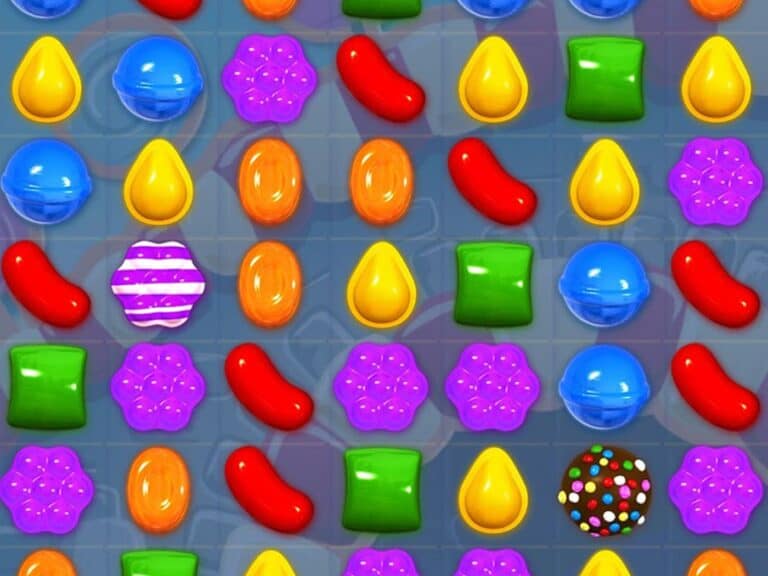The width and height of the screenshot is (768, 576).
Task: Choose the yellow candy beside the color bomb
Action: click(492, 489)
